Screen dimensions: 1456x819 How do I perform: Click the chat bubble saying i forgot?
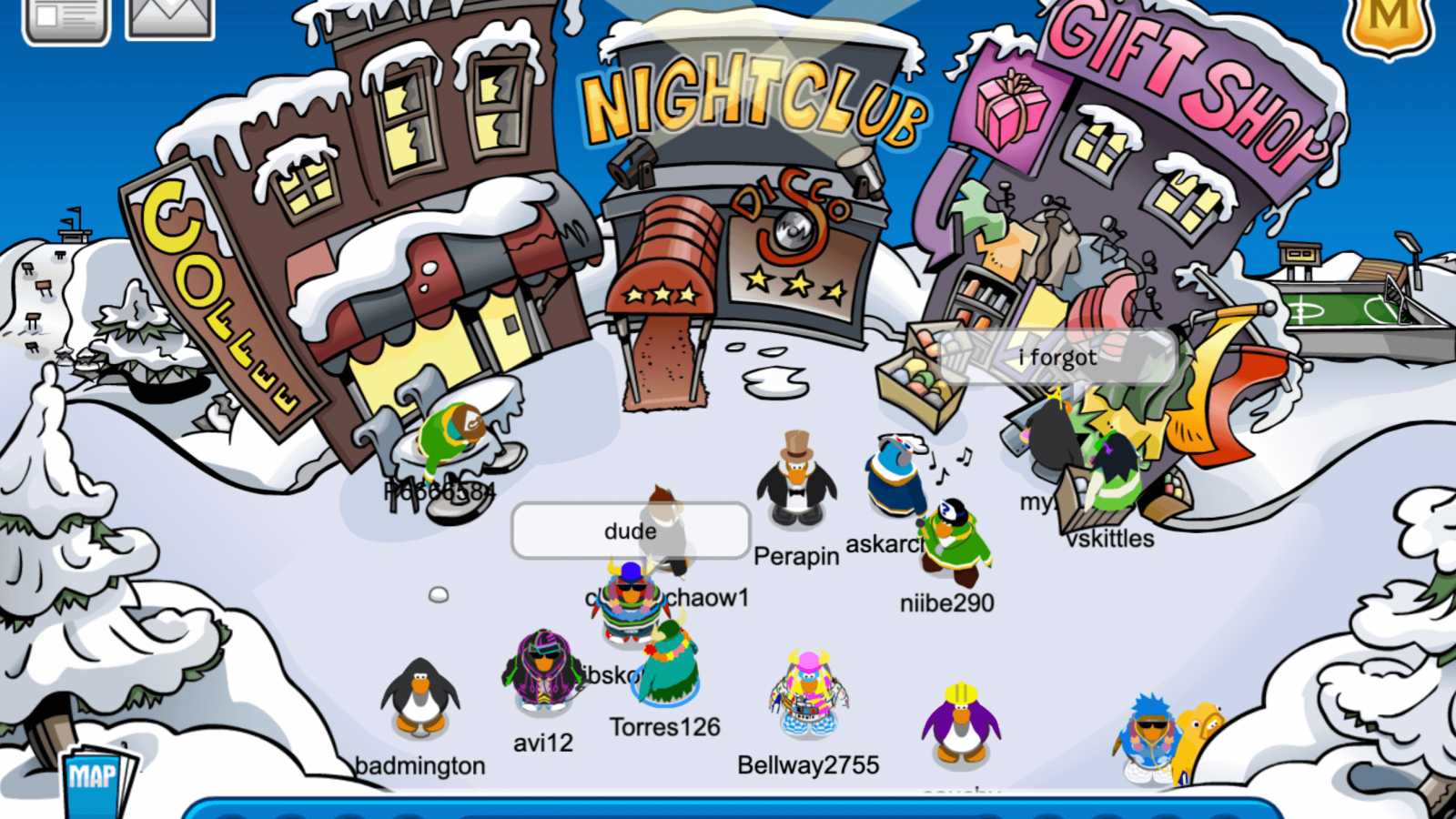pos(1057,358)
